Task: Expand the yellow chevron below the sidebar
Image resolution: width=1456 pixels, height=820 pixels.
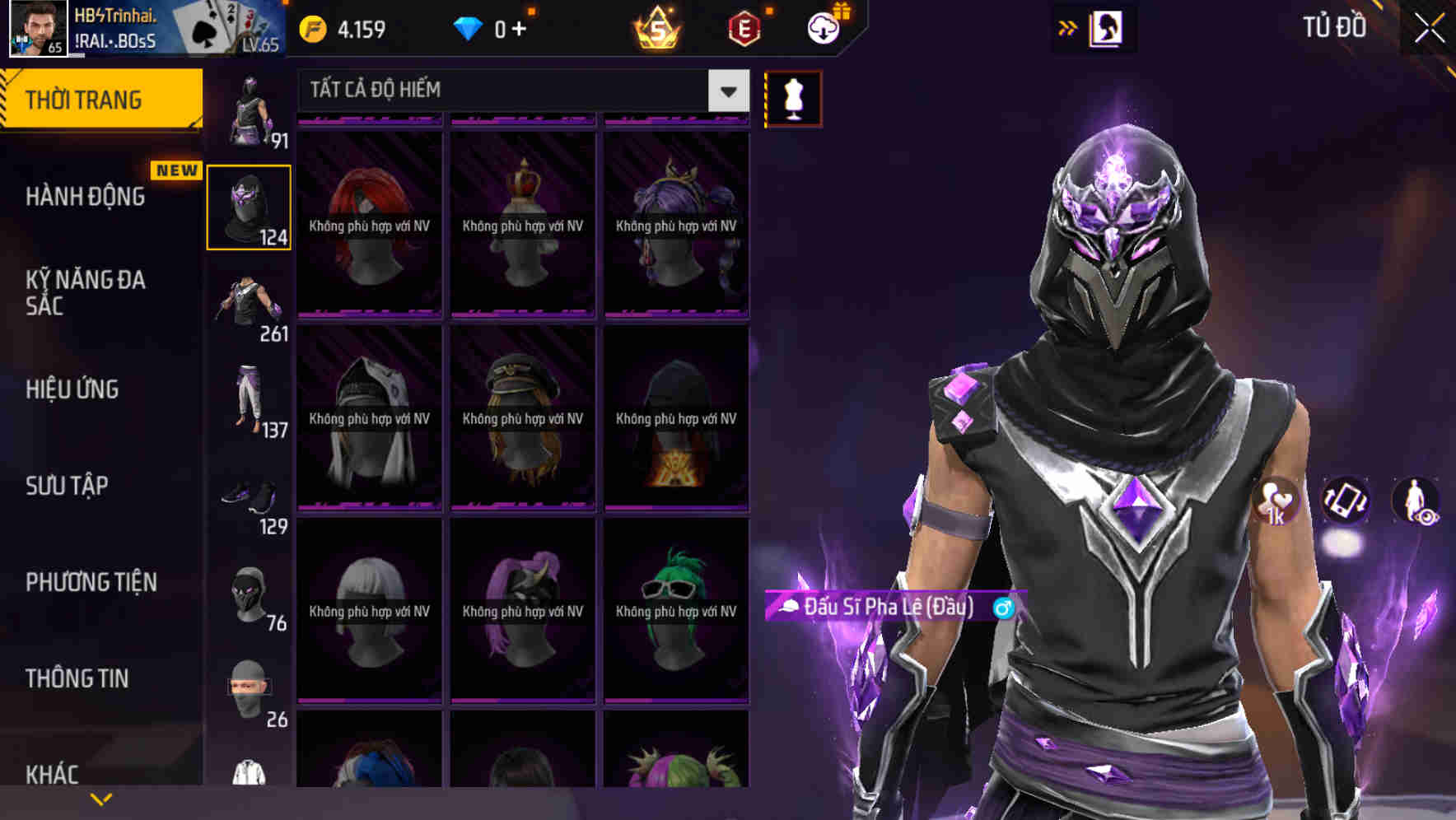Action: [x=101, y=797]
